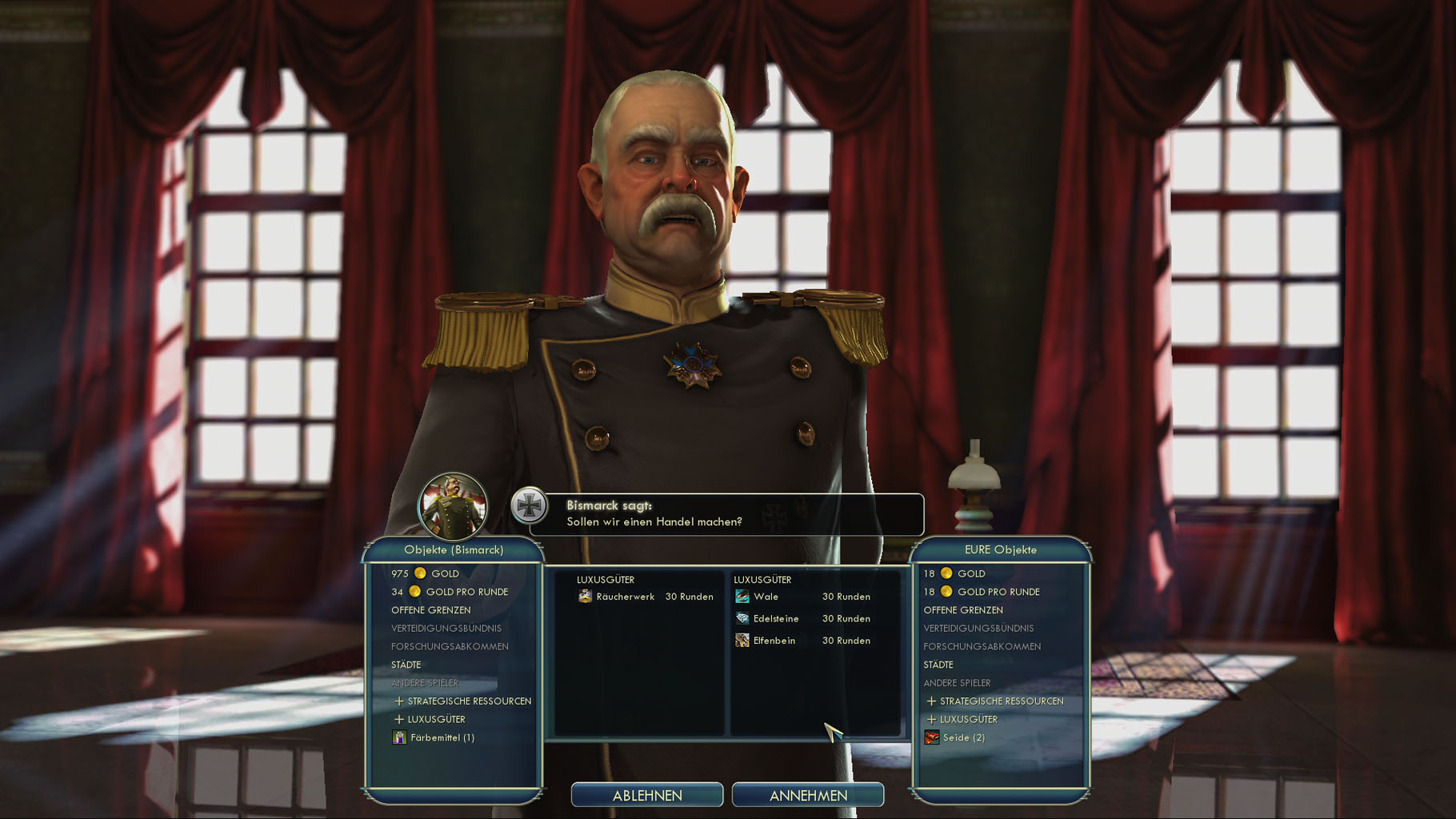
Task: Expand Strategische Ressourcen in Bismarck's panel
Action: tap(467, 701)
